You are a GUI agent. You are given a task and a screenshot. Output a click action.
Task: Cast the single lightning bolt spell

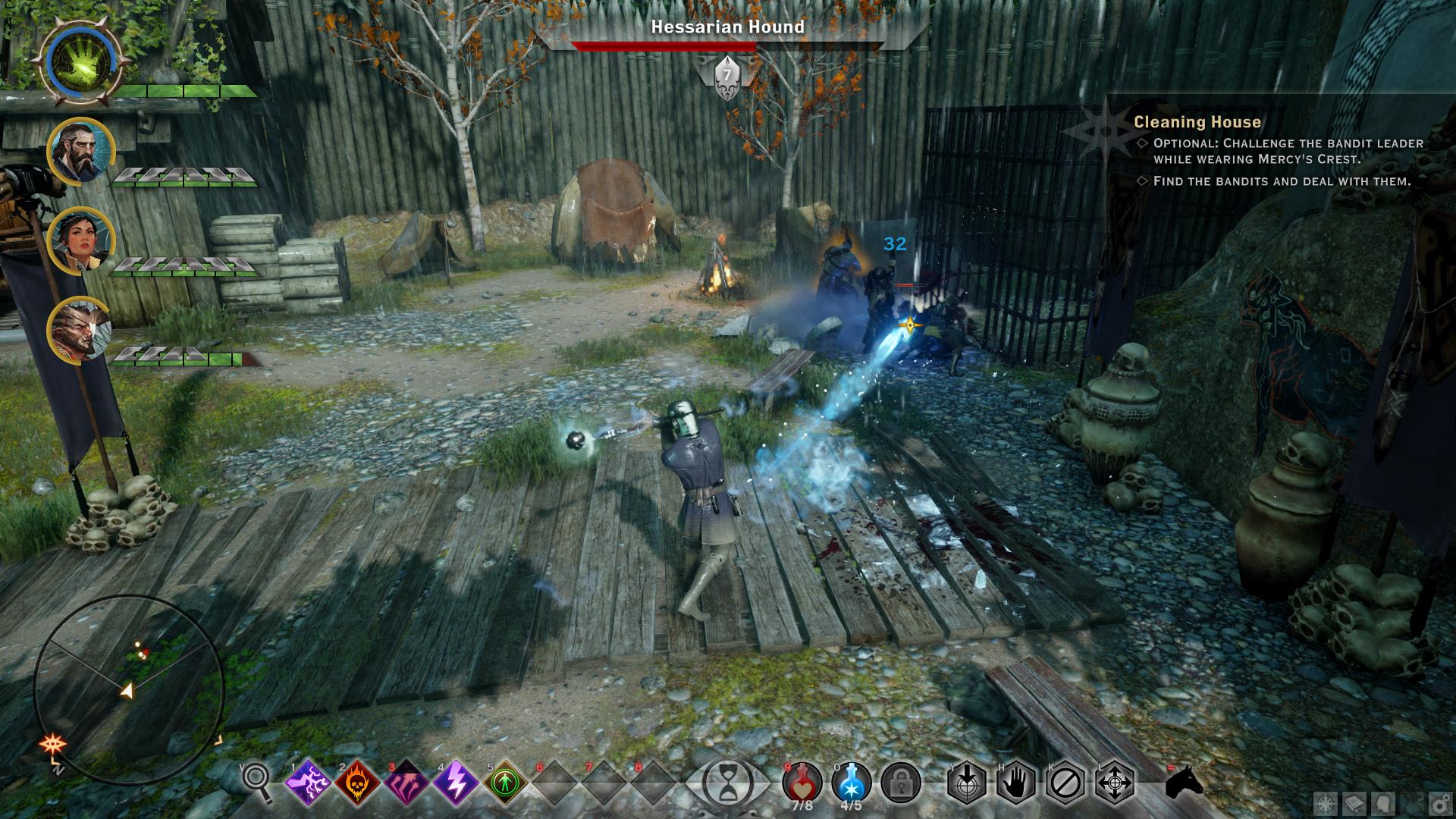click(456, 782)
